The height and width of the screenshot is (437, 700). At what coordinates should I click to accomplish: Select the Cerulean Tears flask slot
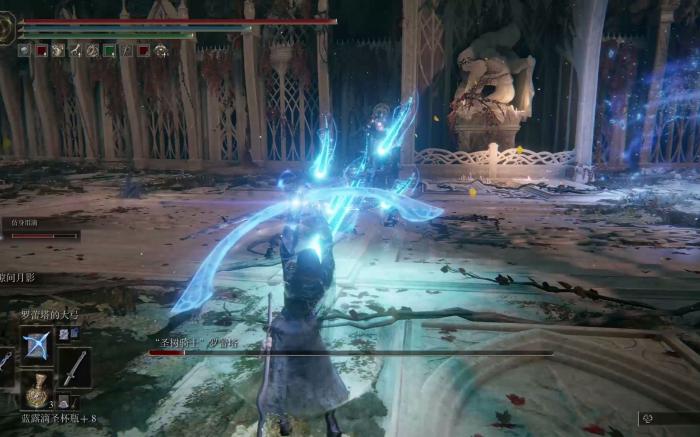coord(37,391)
